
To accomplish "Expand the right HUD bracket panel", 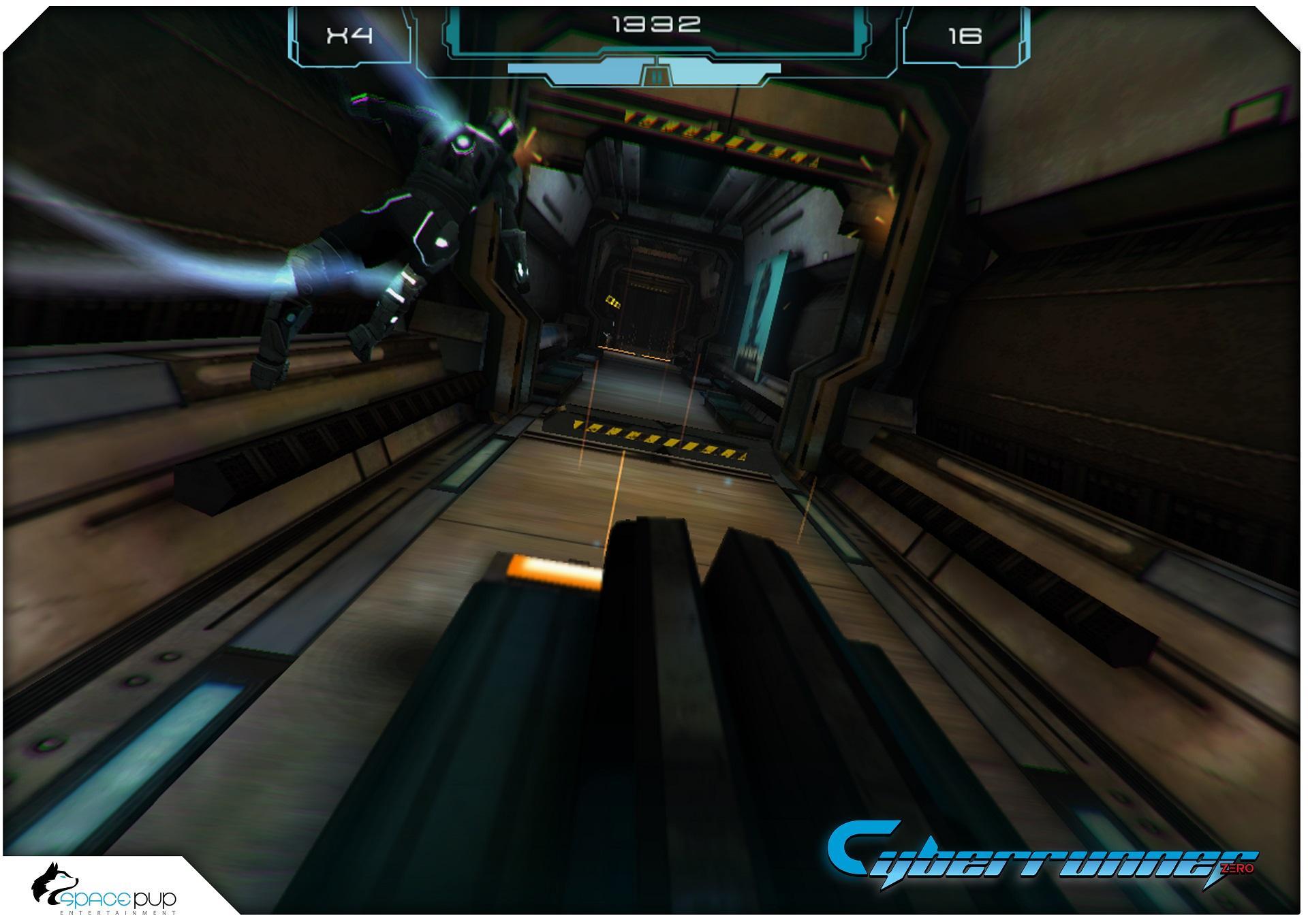I will 967,37.
